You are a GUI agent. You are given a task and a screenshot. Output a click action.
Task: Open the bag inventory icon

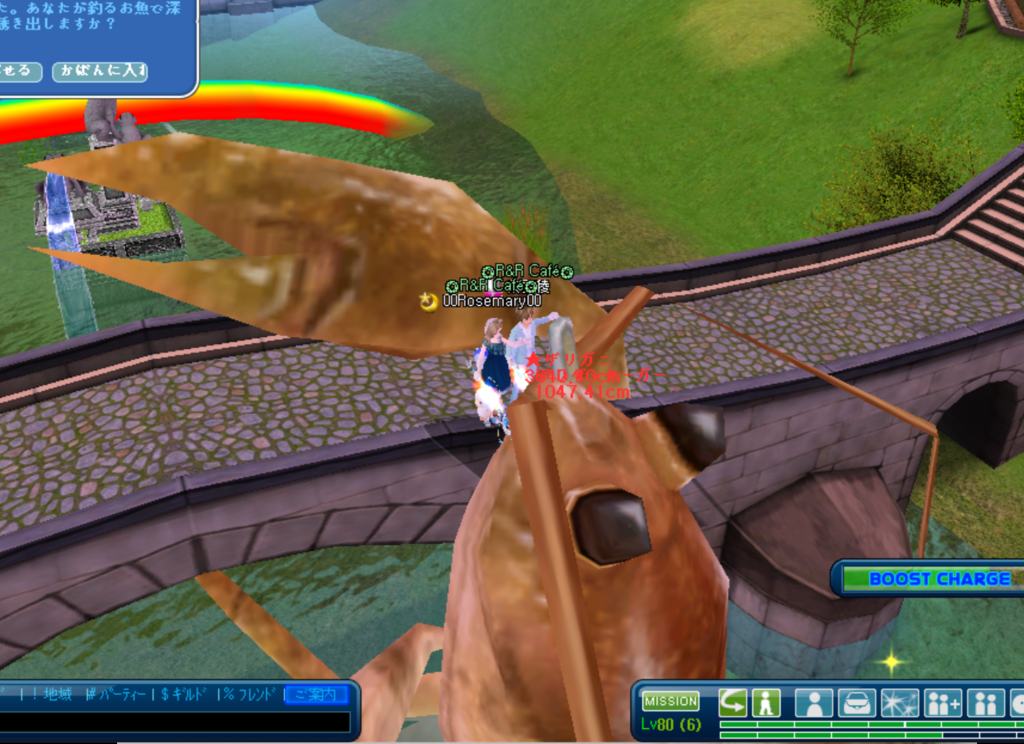857,702
